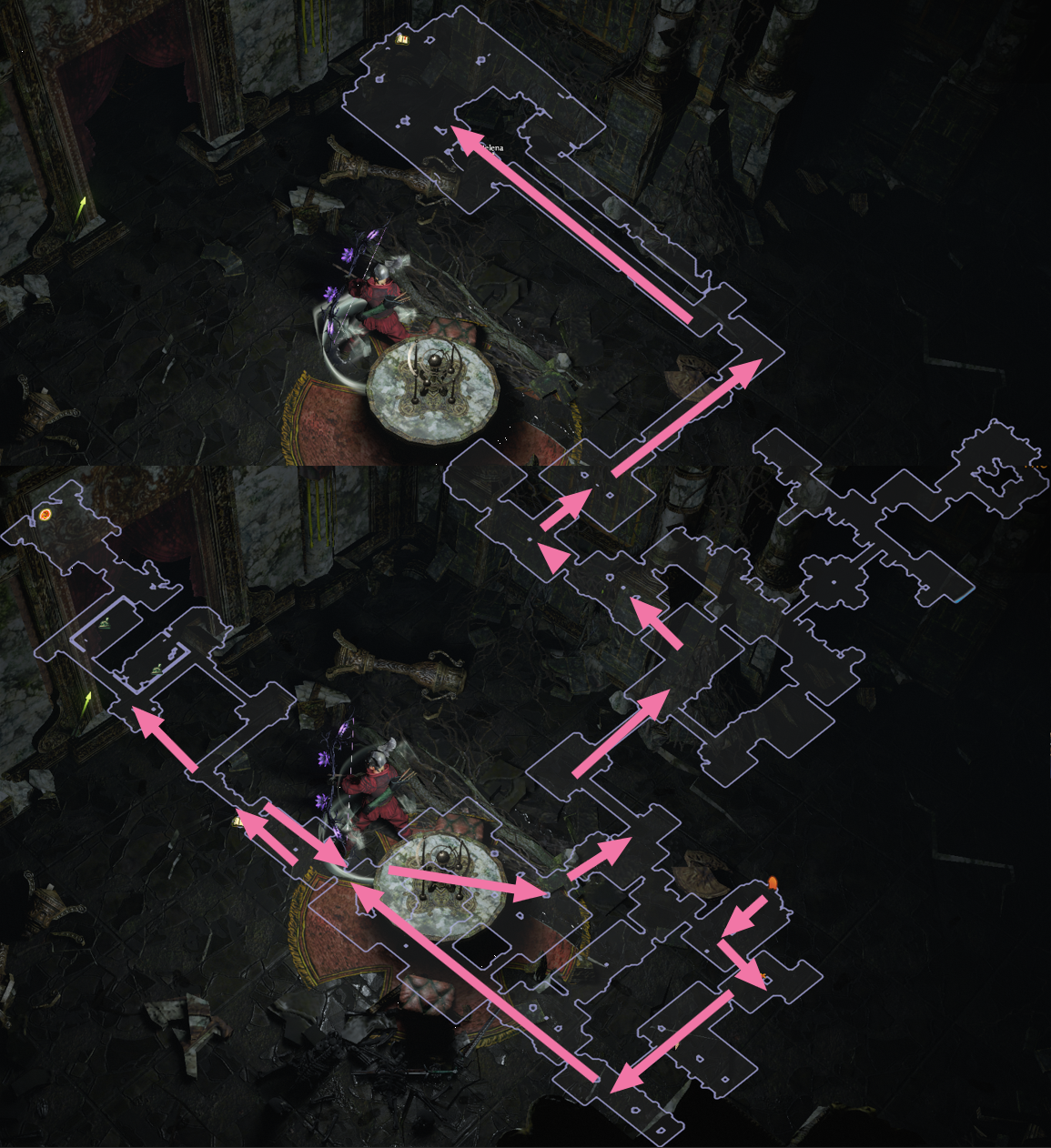Click the open book map marker

pyautogui.click(x=401, y=39)
